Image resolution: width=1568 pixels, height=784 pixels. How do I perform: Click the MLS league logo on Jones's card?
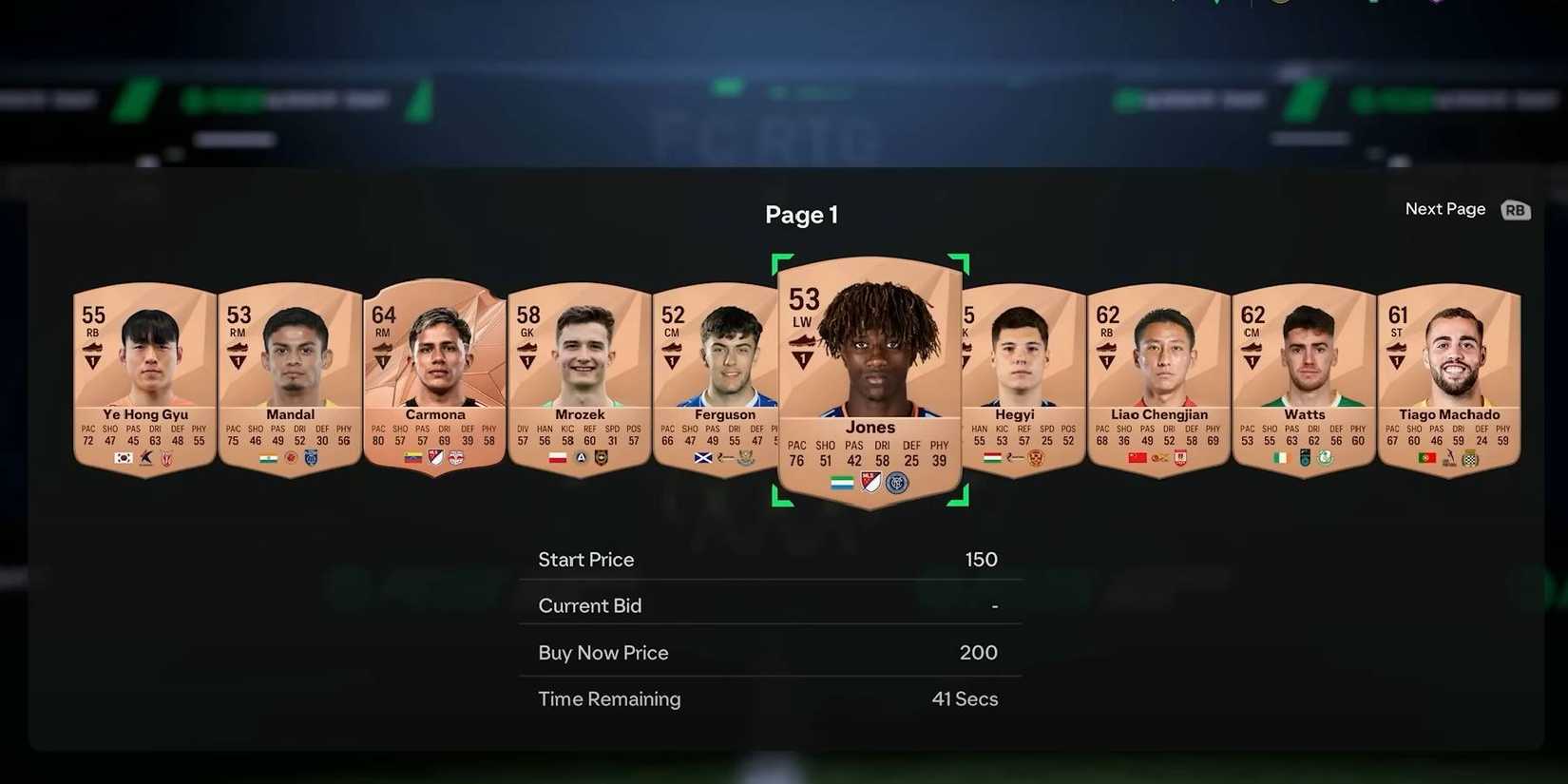870,482
